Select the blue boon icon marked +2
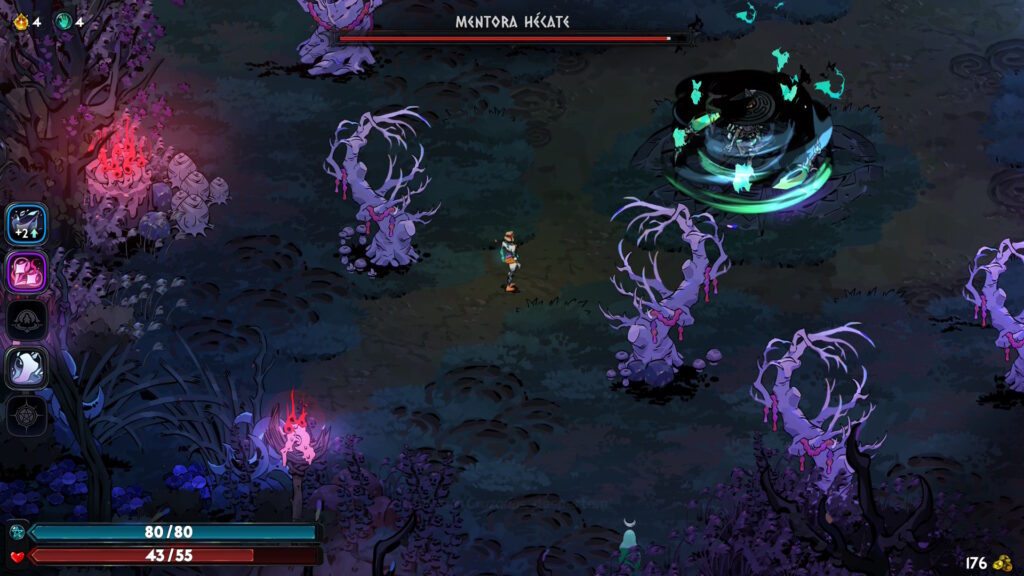 [27, 223]
